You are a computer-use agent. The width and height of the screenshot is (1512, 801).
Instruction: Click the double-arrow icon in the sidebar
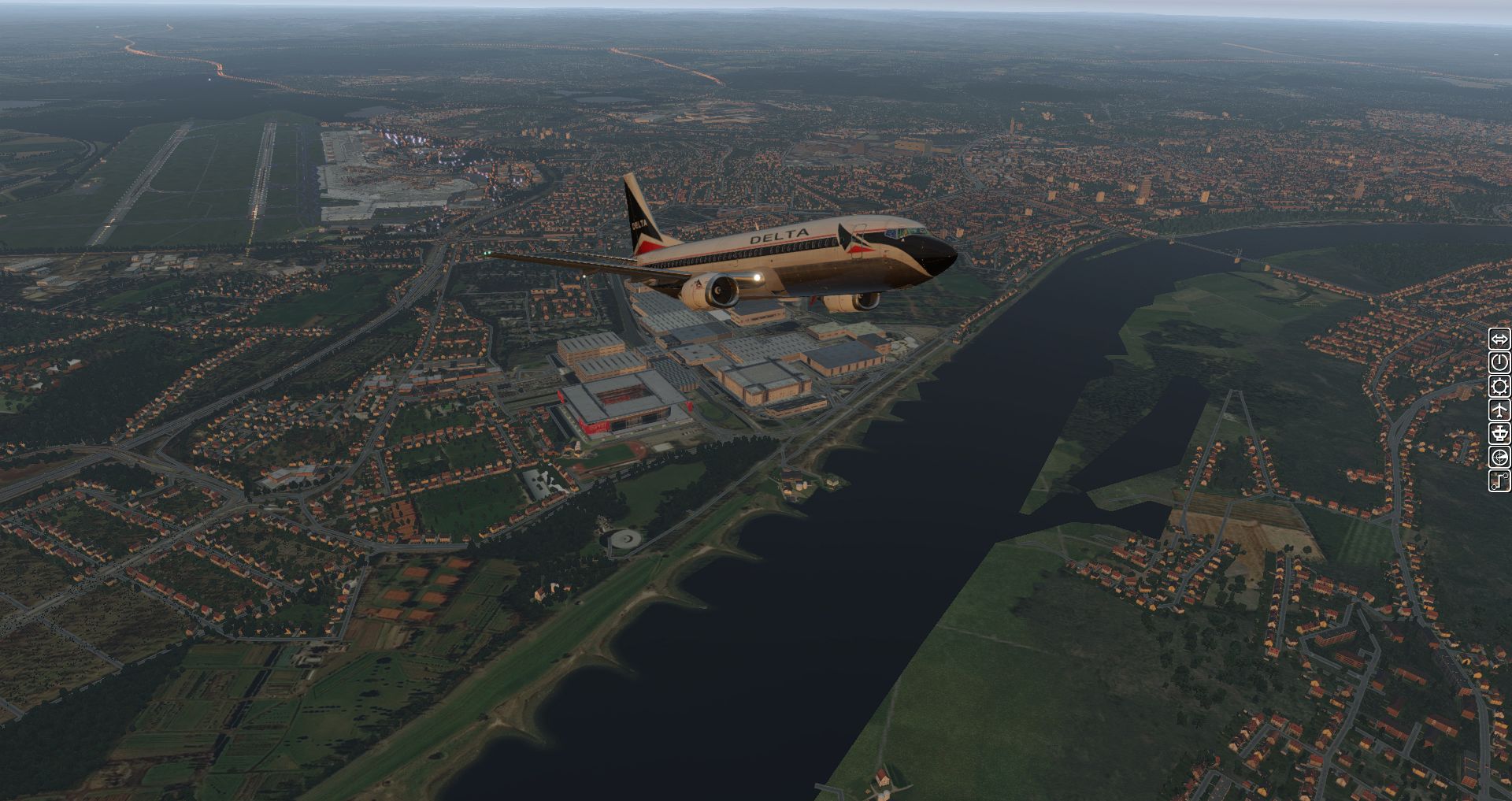pyautogui.click(x=1499, y=339)
